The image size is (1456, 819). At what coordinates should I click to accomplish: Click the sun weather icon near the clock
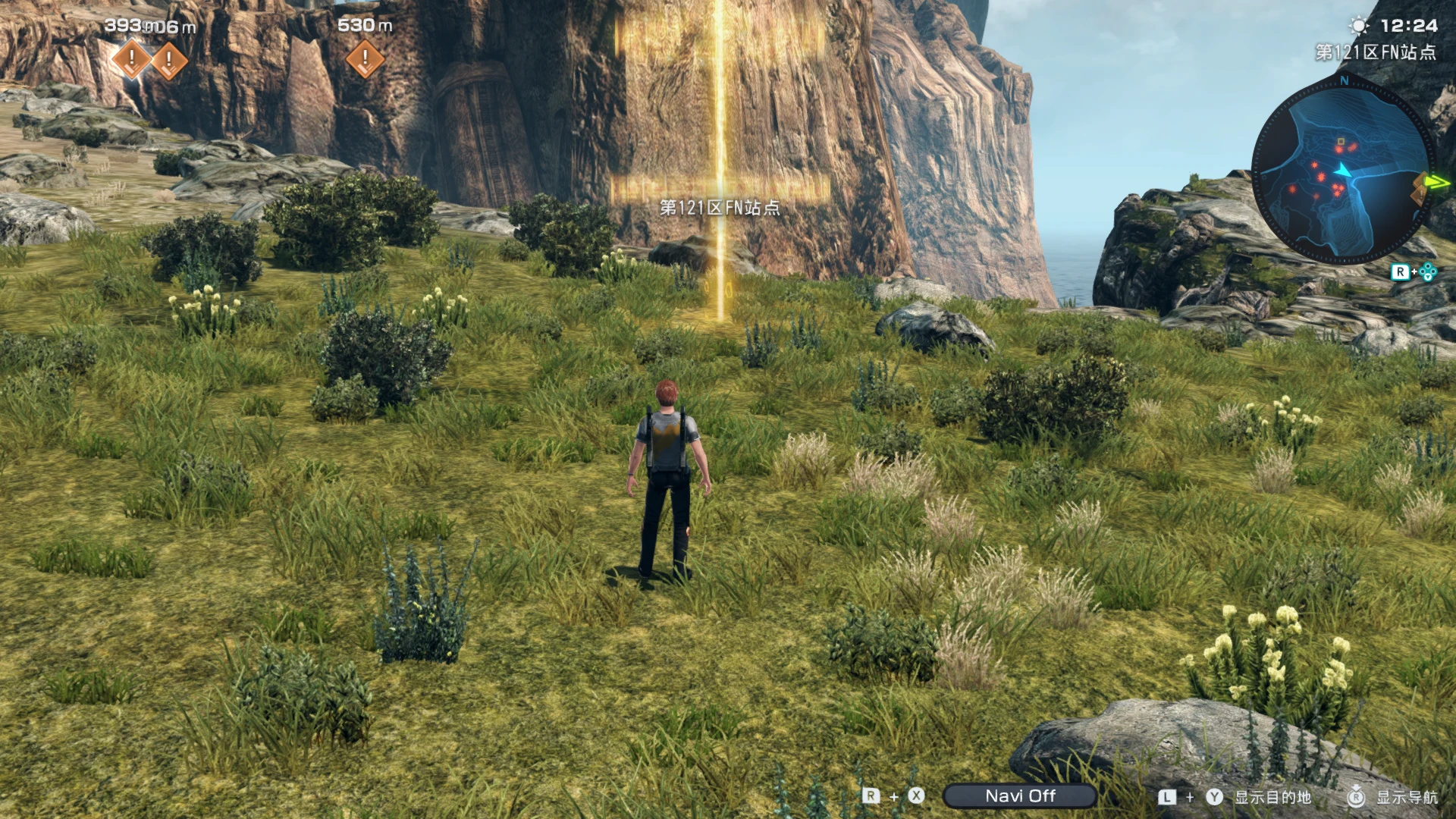(x=1357, y=25)
